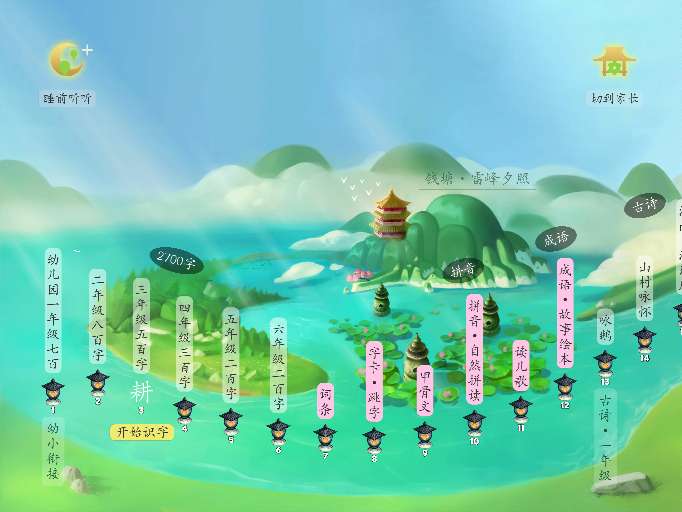Click the 幼小衔接 label

click(x=53, y=449)
